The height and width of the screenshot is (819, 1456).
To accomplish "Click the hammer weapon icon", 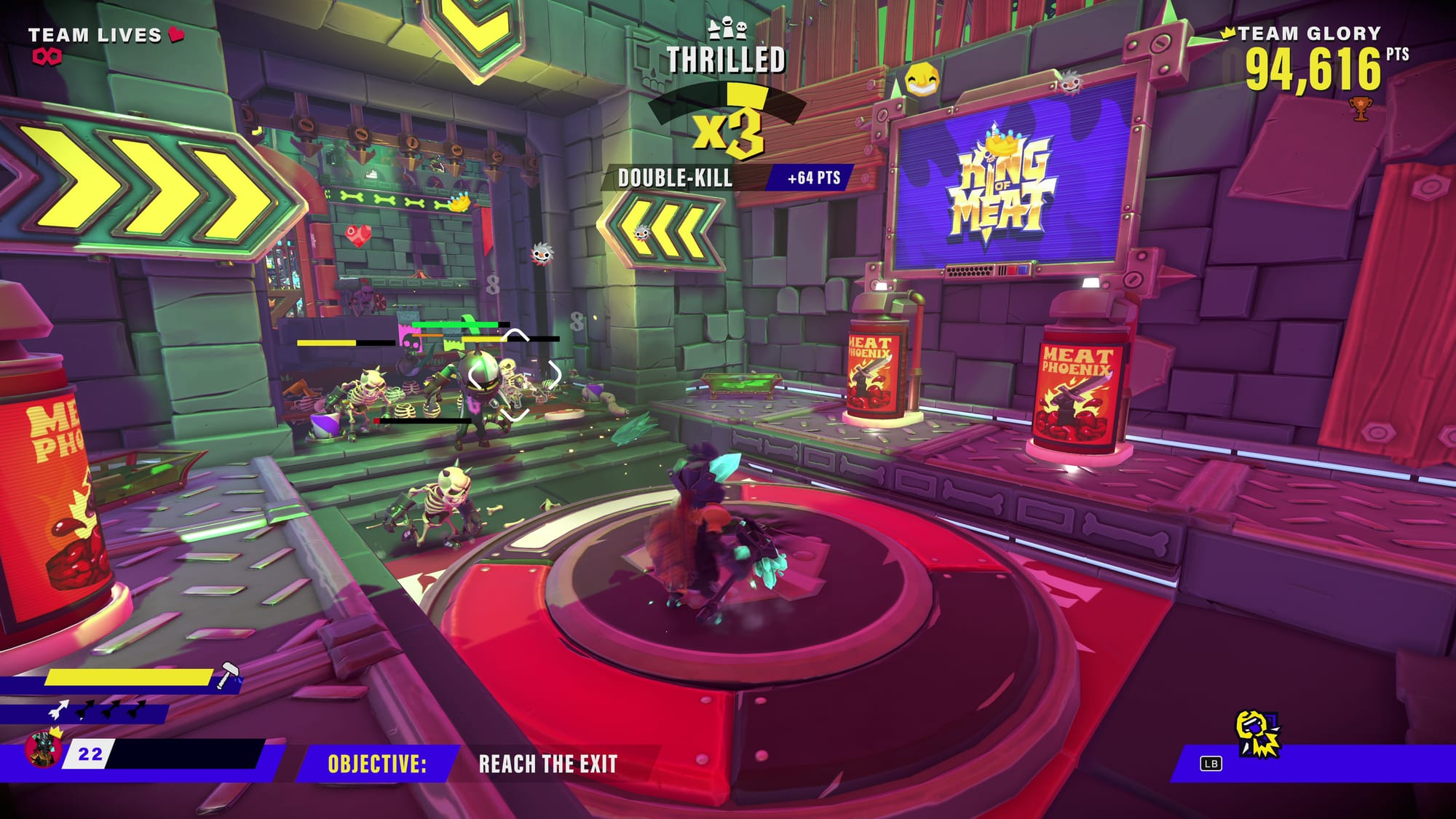I will click(x=229, y=675).
